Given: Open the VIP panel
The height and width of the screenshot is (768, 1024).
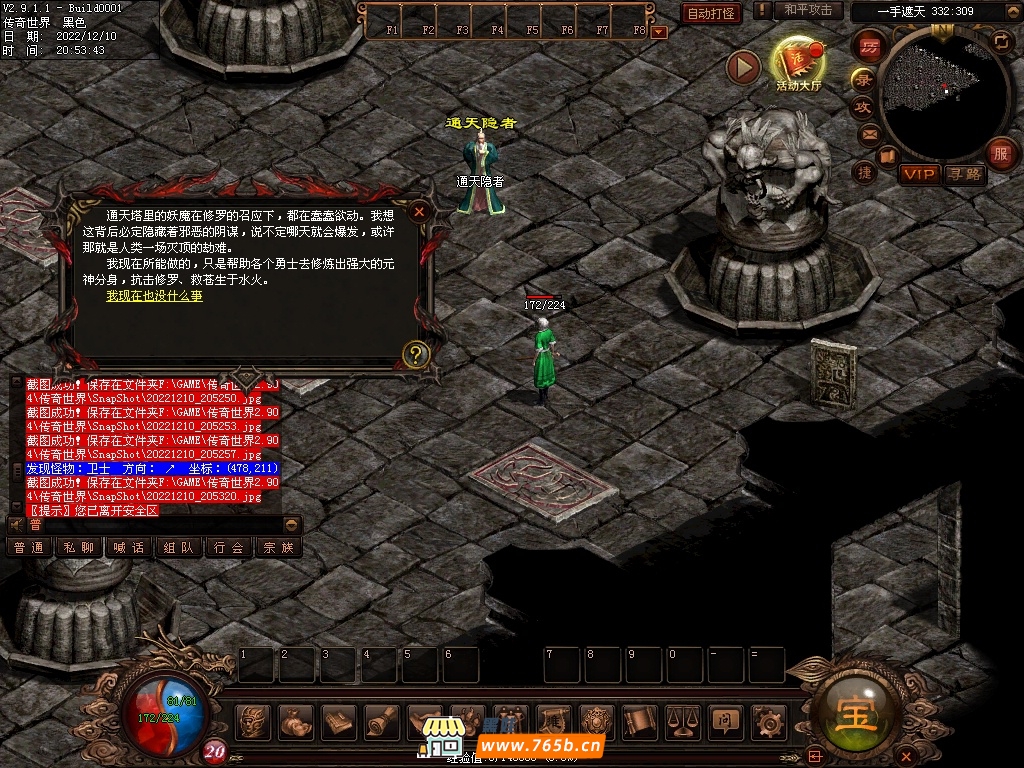Looking at the screenshot, I should [x=918, y=174].
